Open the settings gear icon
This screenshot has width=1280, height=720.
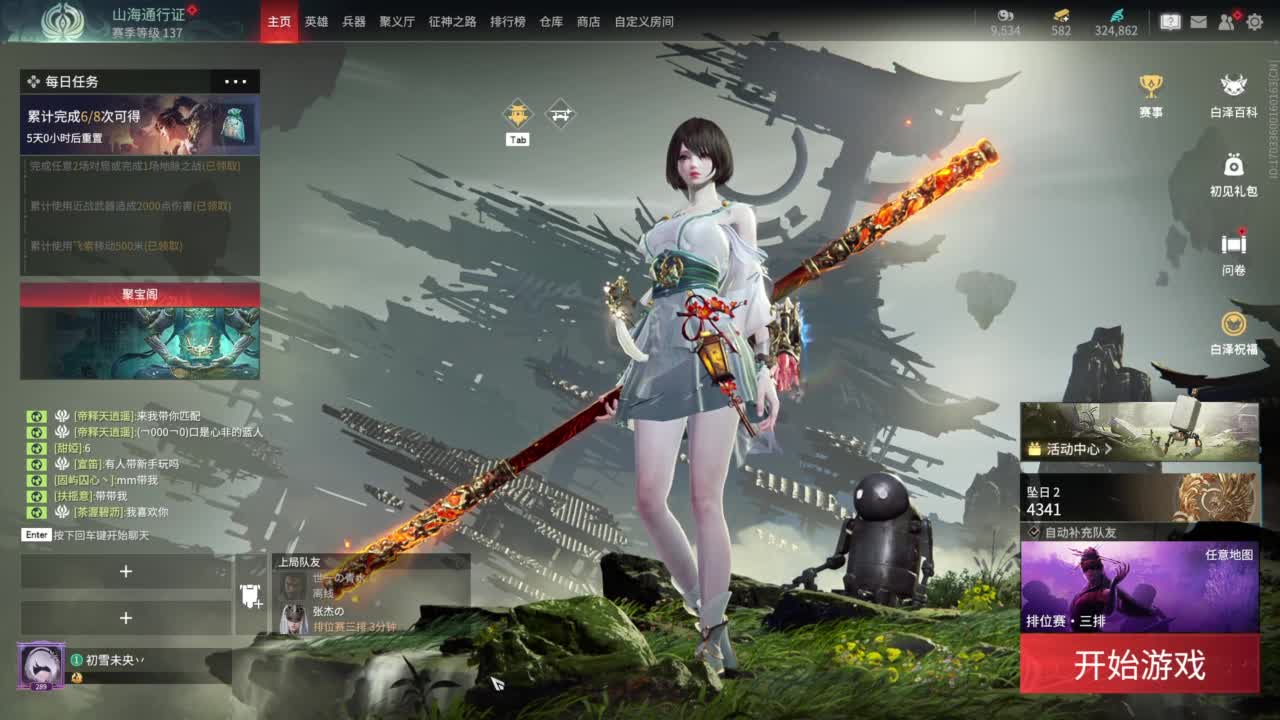[1255, 21]
